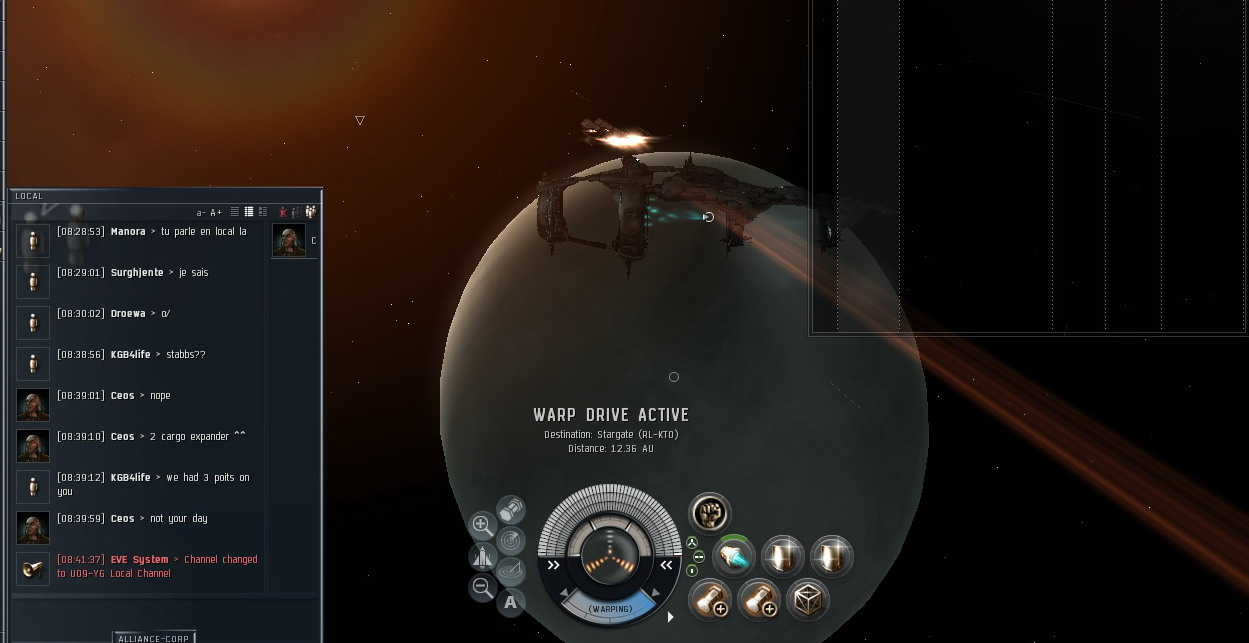Click KGB4life's name in the stabbs message
This screenshot has width=1249, height=643.
tap(130, 355)
